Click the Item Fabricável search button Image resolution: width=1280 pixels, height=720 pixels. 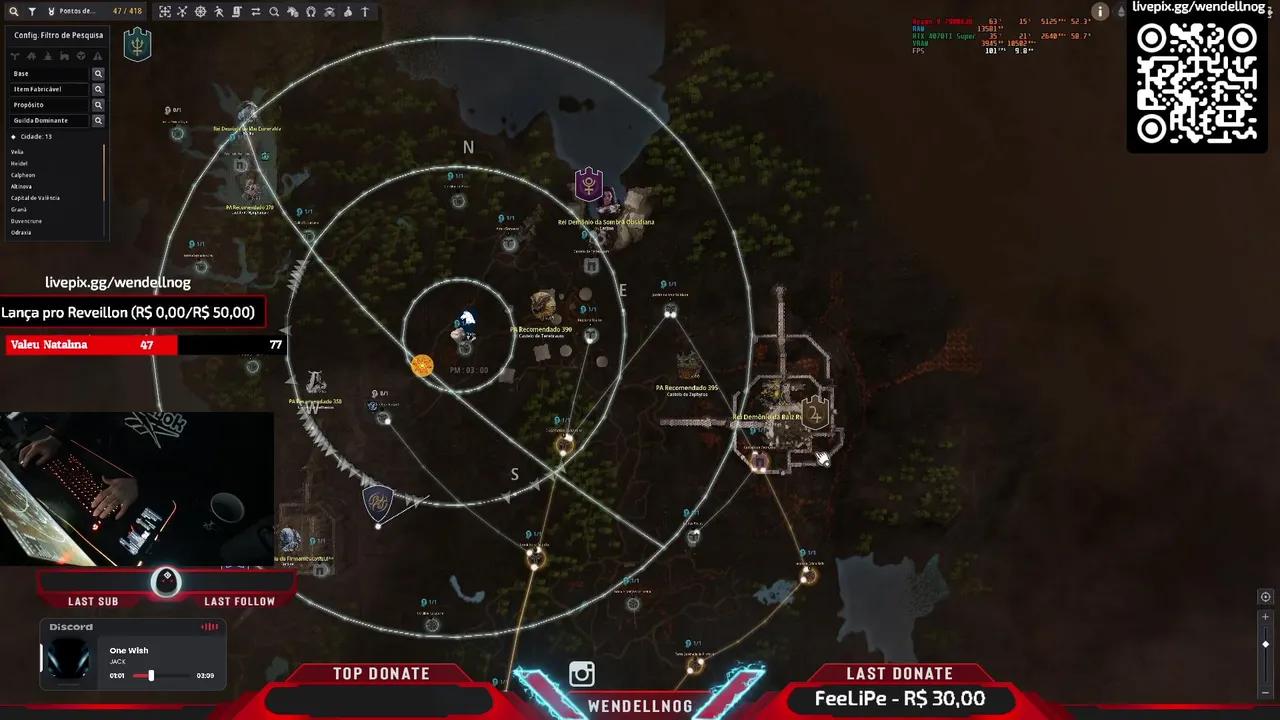pyautogui.click(x=98, y=89)
